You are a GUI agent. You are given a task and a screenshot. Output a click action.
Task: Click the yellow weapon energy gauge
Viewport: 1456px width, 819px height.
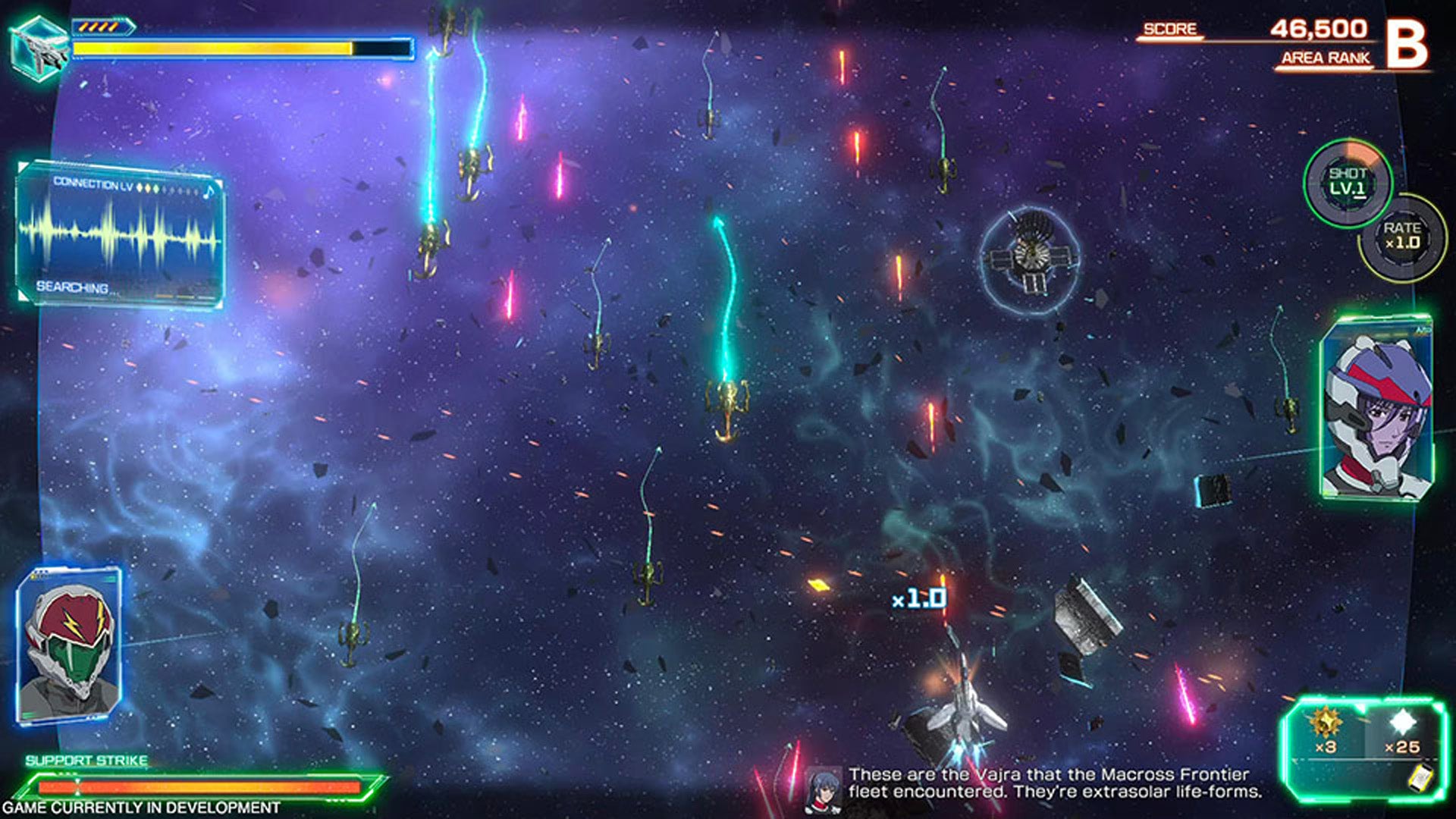pos(212,47)
